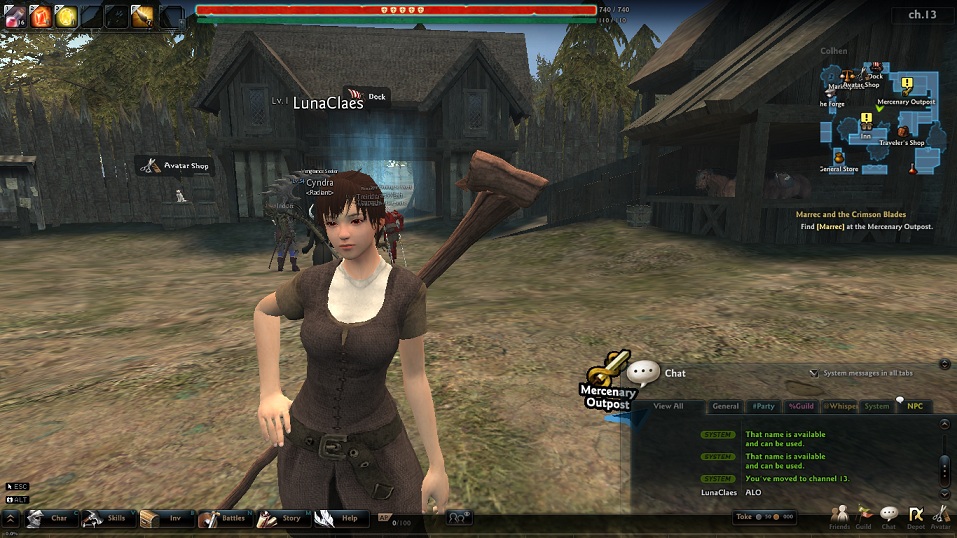Use the yellow coin quickslot item
The image size is (957, 538).
[x=66, y=15]
